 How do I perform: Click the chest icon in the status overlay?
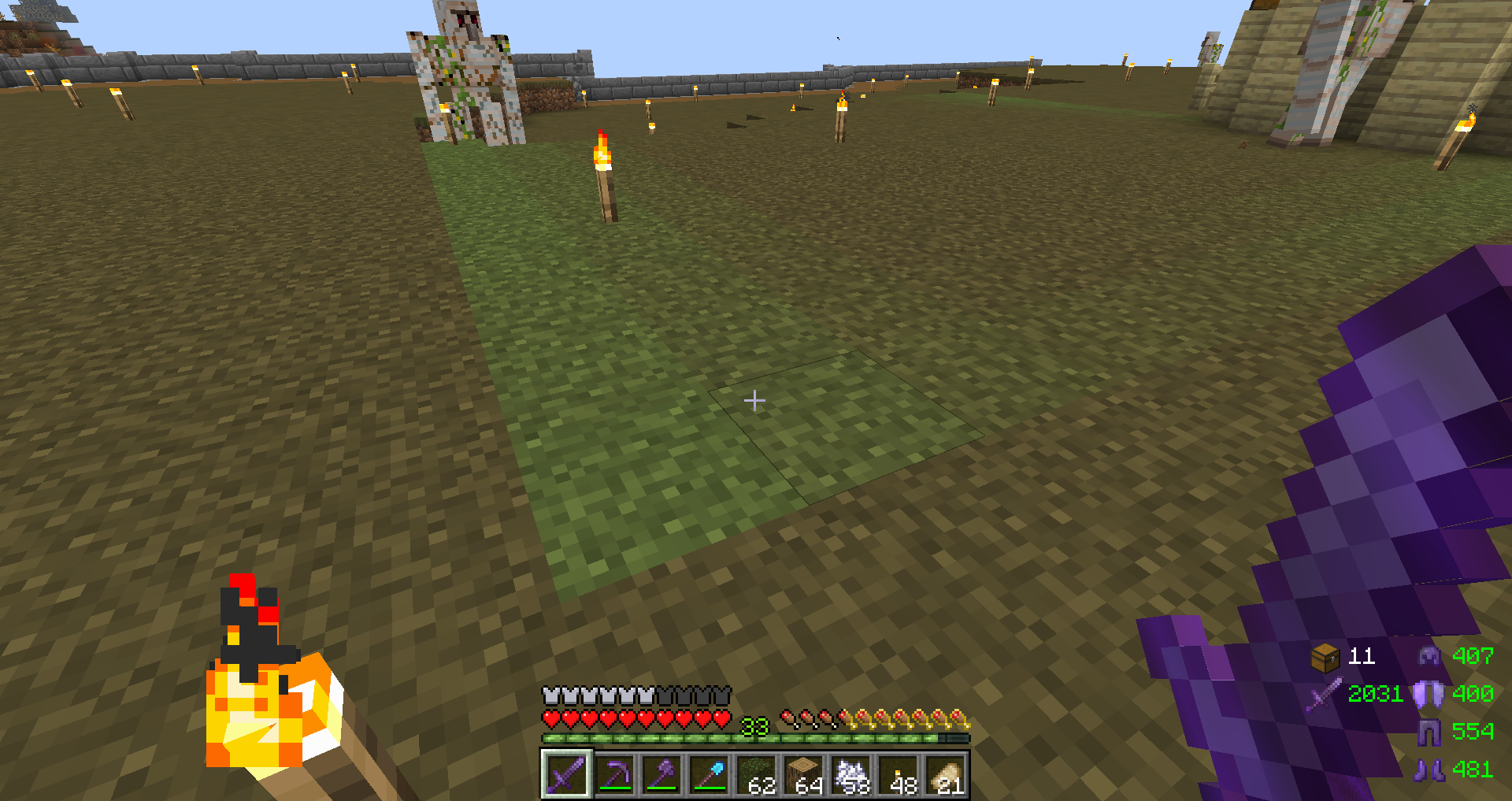tap(1325, 657)
